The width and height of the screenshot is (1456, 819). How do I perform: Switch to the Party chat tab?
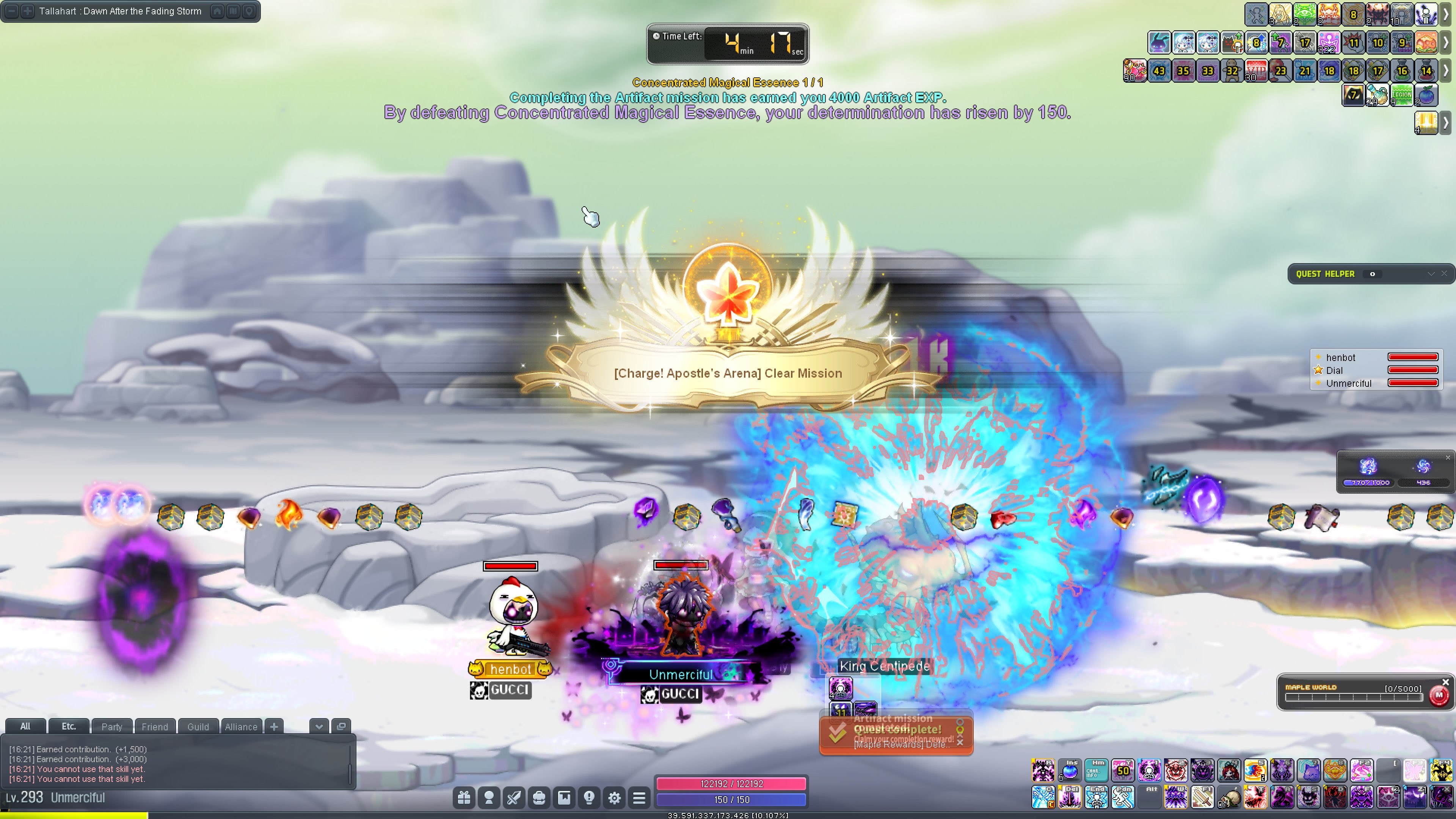[111, 726]
